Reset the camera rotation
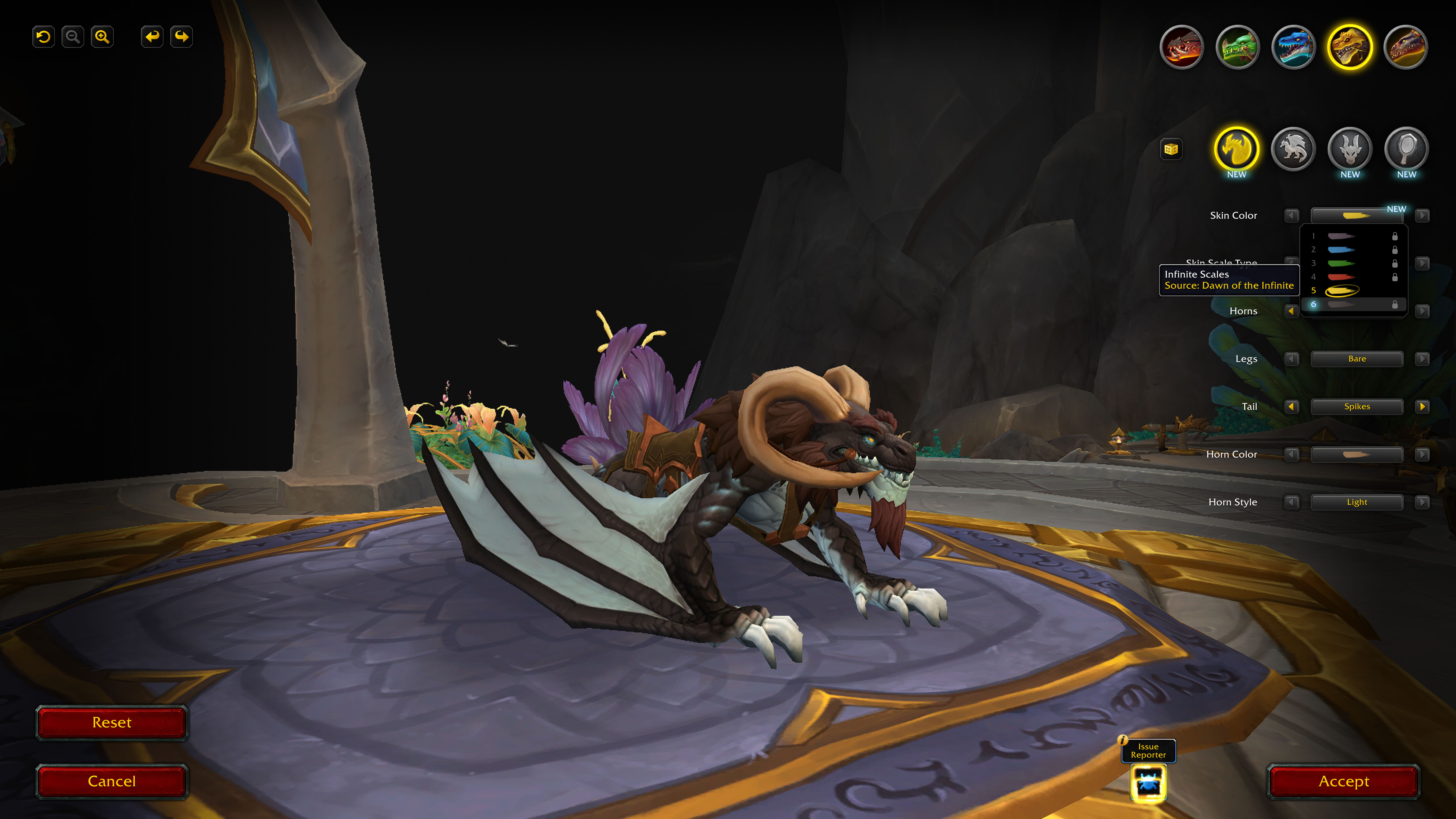 click(44, 37)
